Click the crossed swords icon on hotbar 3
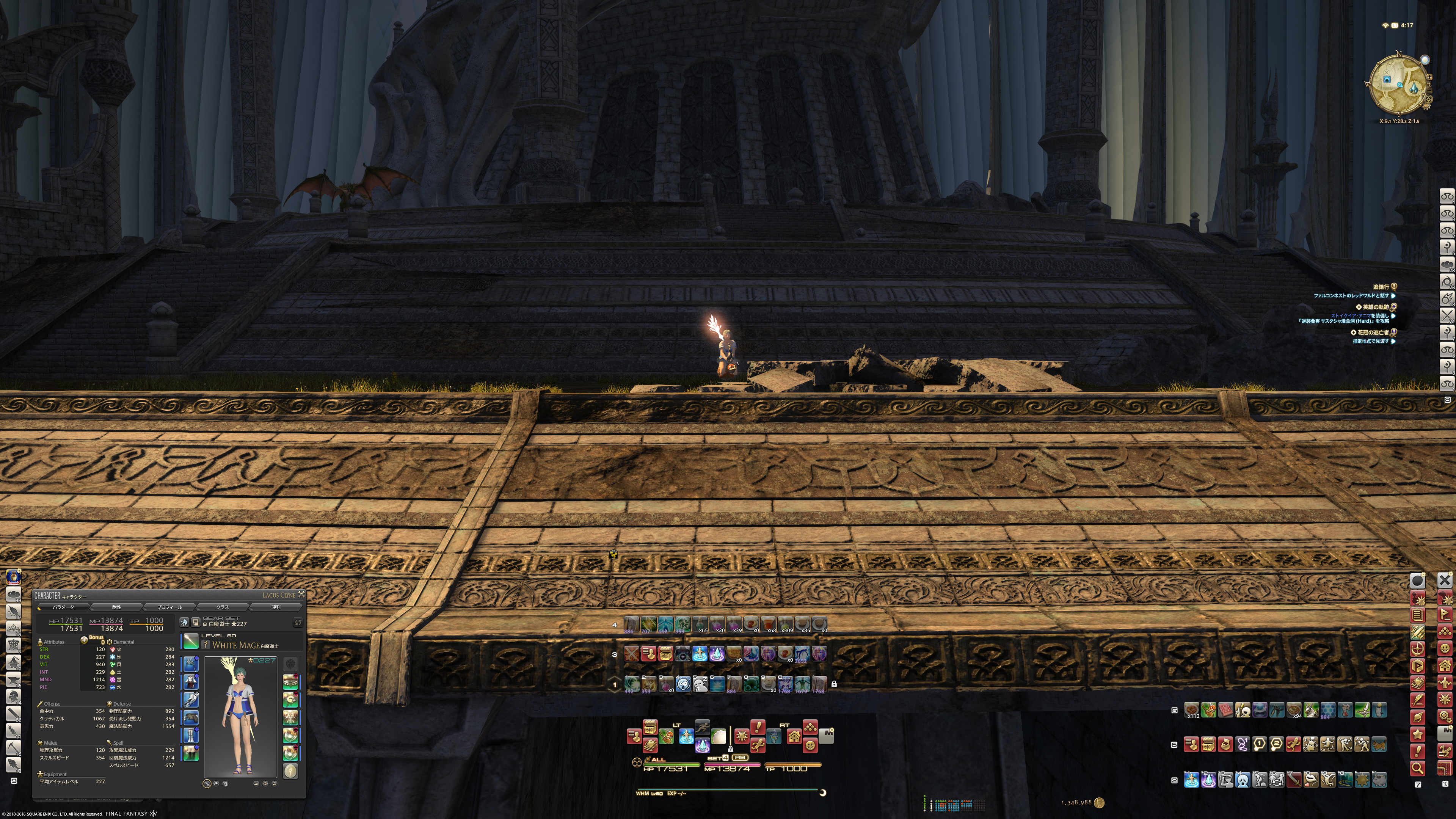 click(x=631, y=654)
